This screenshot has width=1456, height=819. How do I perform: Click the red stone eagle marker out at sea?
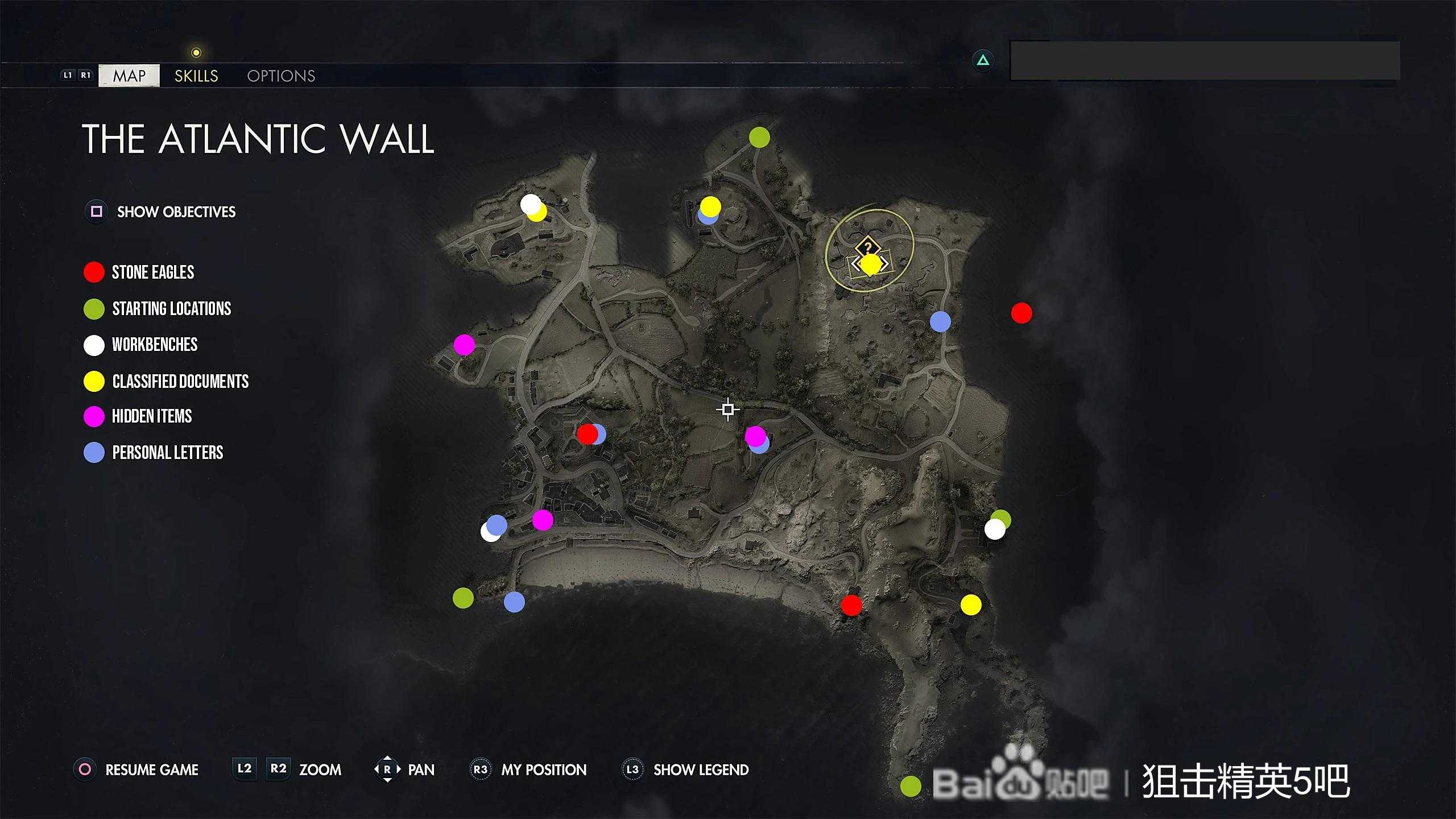click(1021, 313)
